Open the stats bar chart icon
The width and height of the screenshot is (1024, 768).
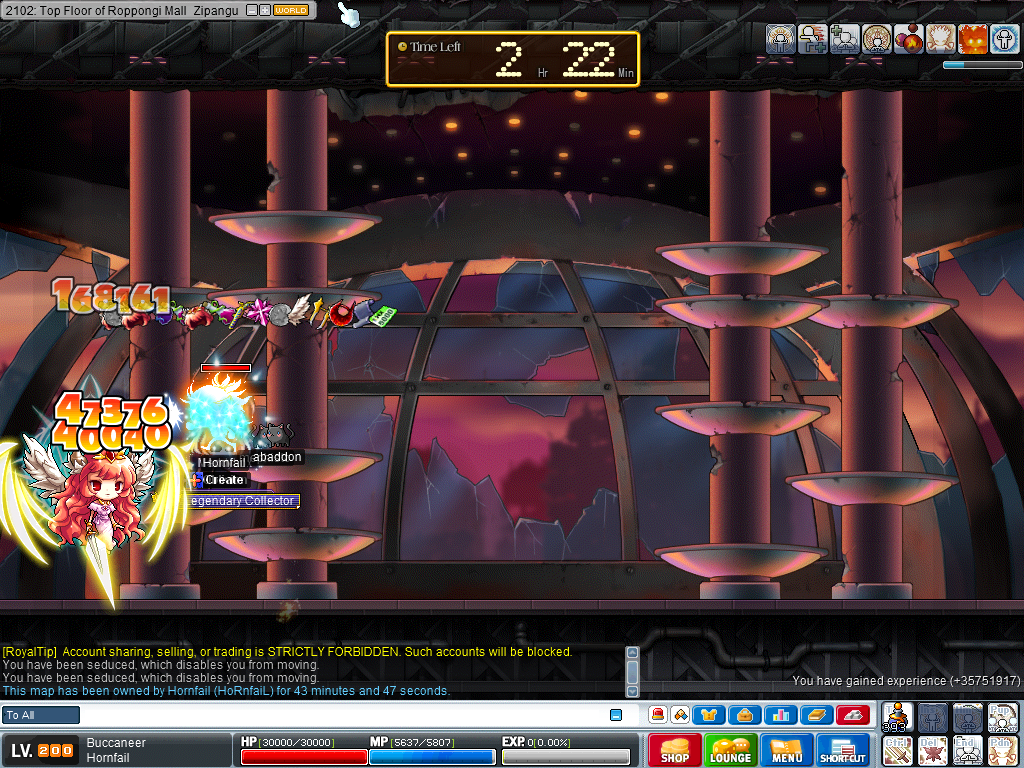pos(779,715)
